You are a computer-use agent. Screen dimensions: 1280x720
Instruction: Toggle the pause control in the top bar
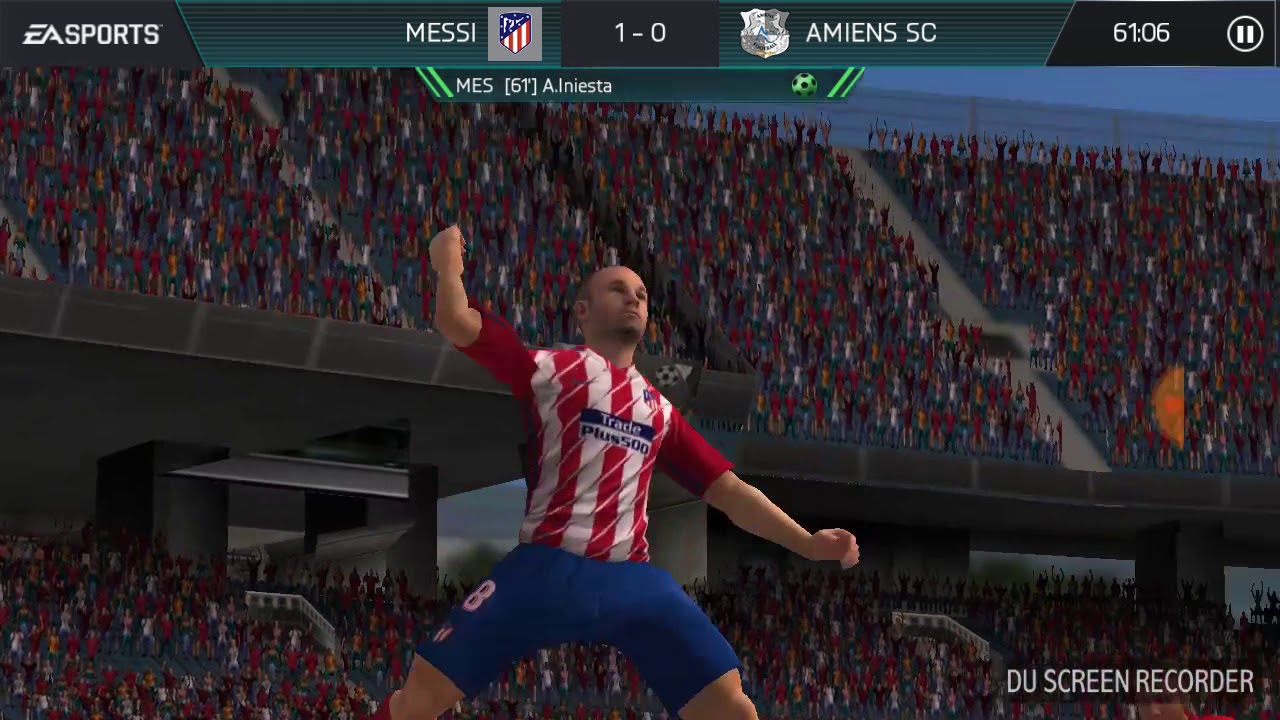1244,33
